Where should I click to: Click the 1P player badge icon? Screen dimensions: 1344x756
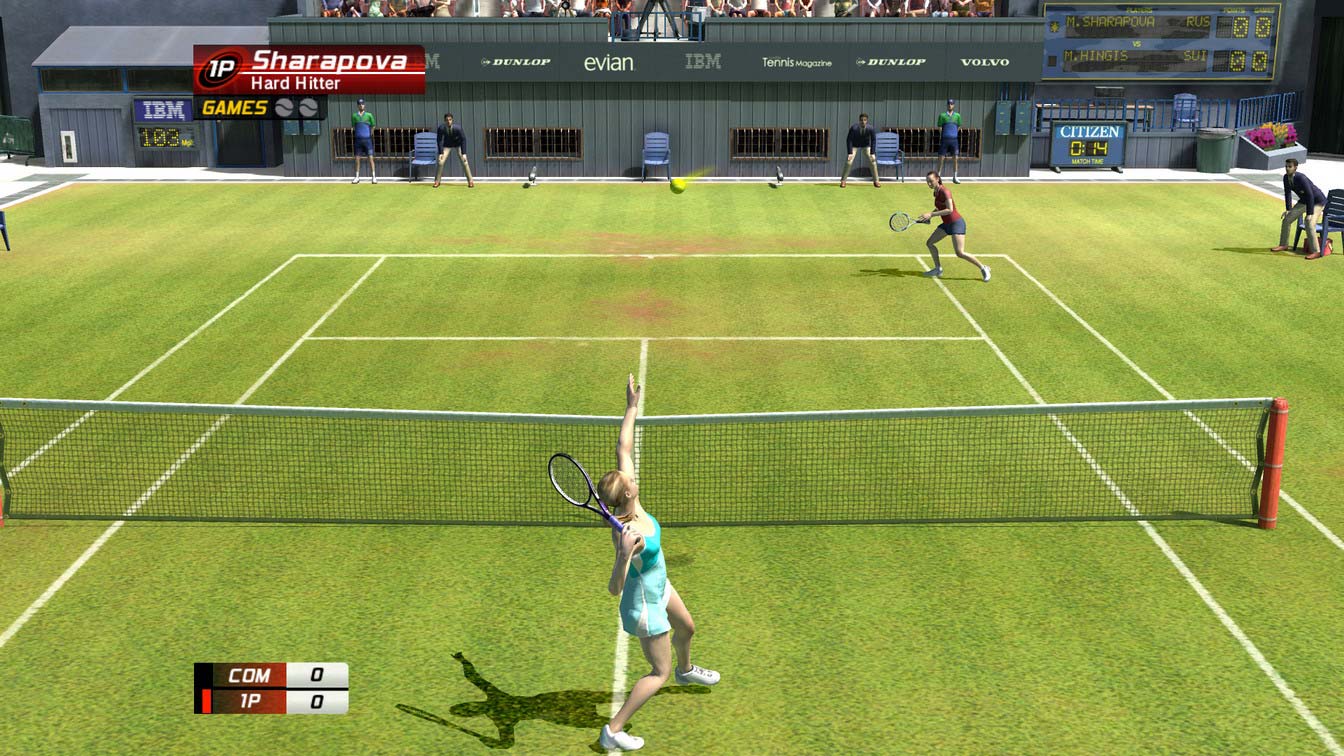pos(220,67)
